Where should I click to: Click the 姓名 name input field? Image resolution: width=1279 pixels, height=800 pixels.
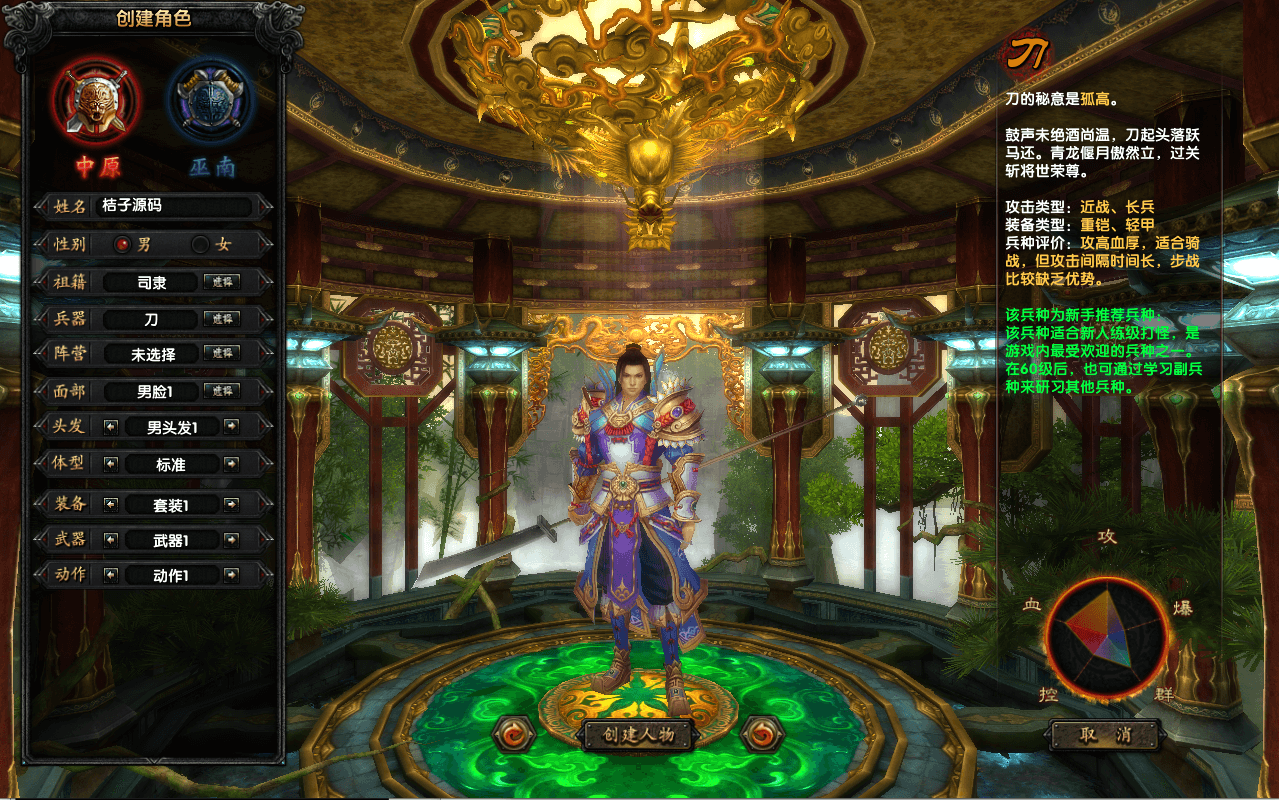click(x=174, y=206)
